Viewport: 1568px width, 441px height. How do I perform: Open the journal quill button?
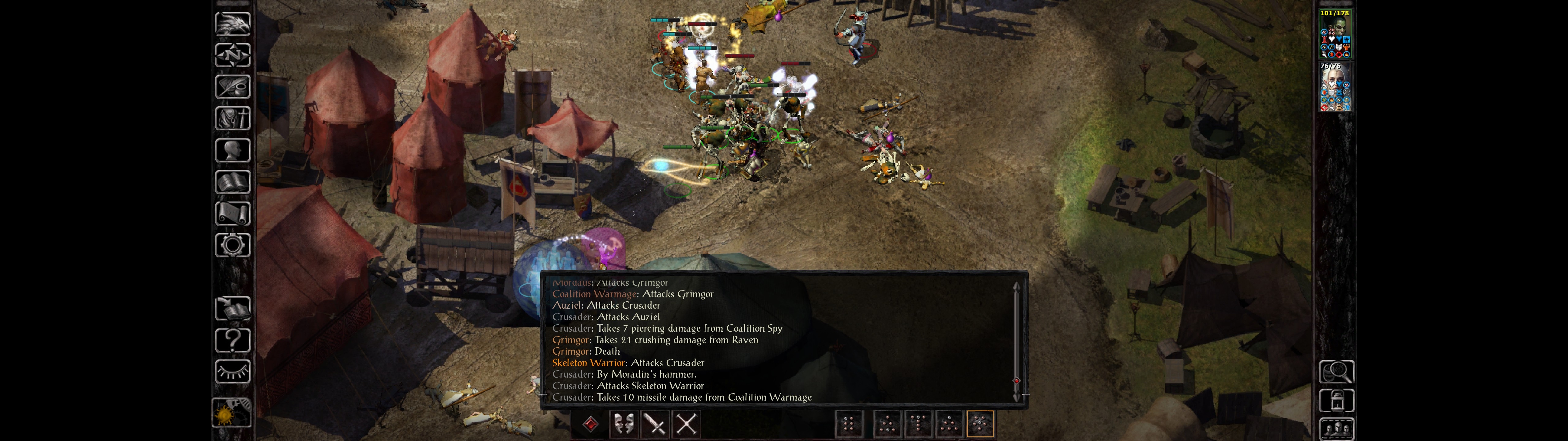232,87
